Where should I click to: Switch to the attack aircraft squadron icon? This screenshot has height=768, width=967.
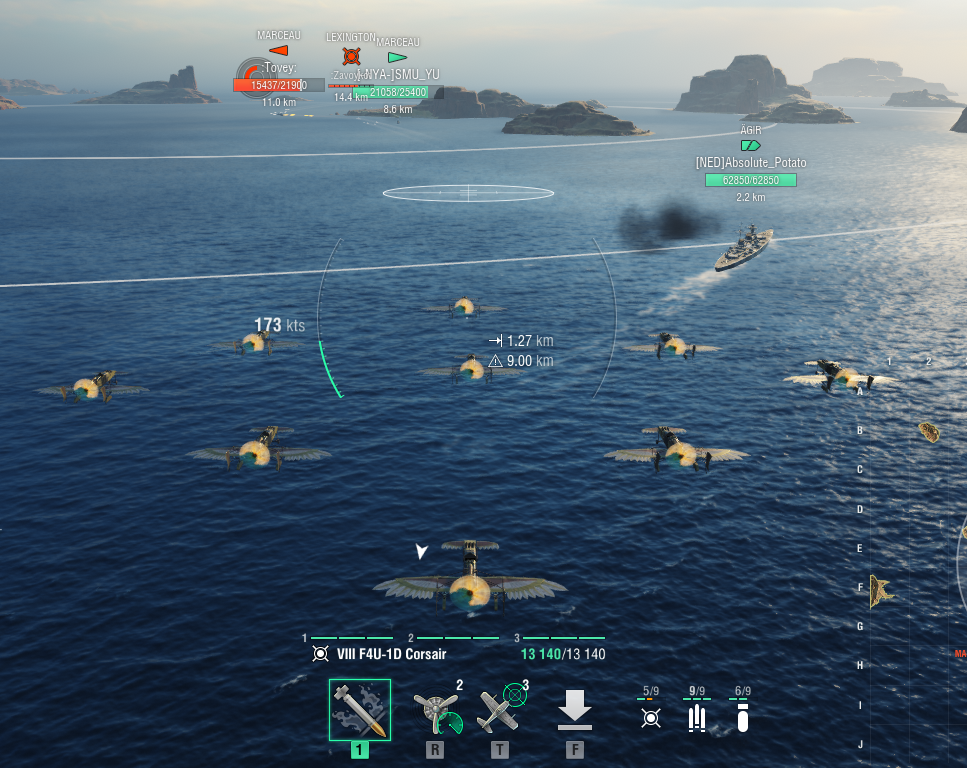(x=651, y=717)
